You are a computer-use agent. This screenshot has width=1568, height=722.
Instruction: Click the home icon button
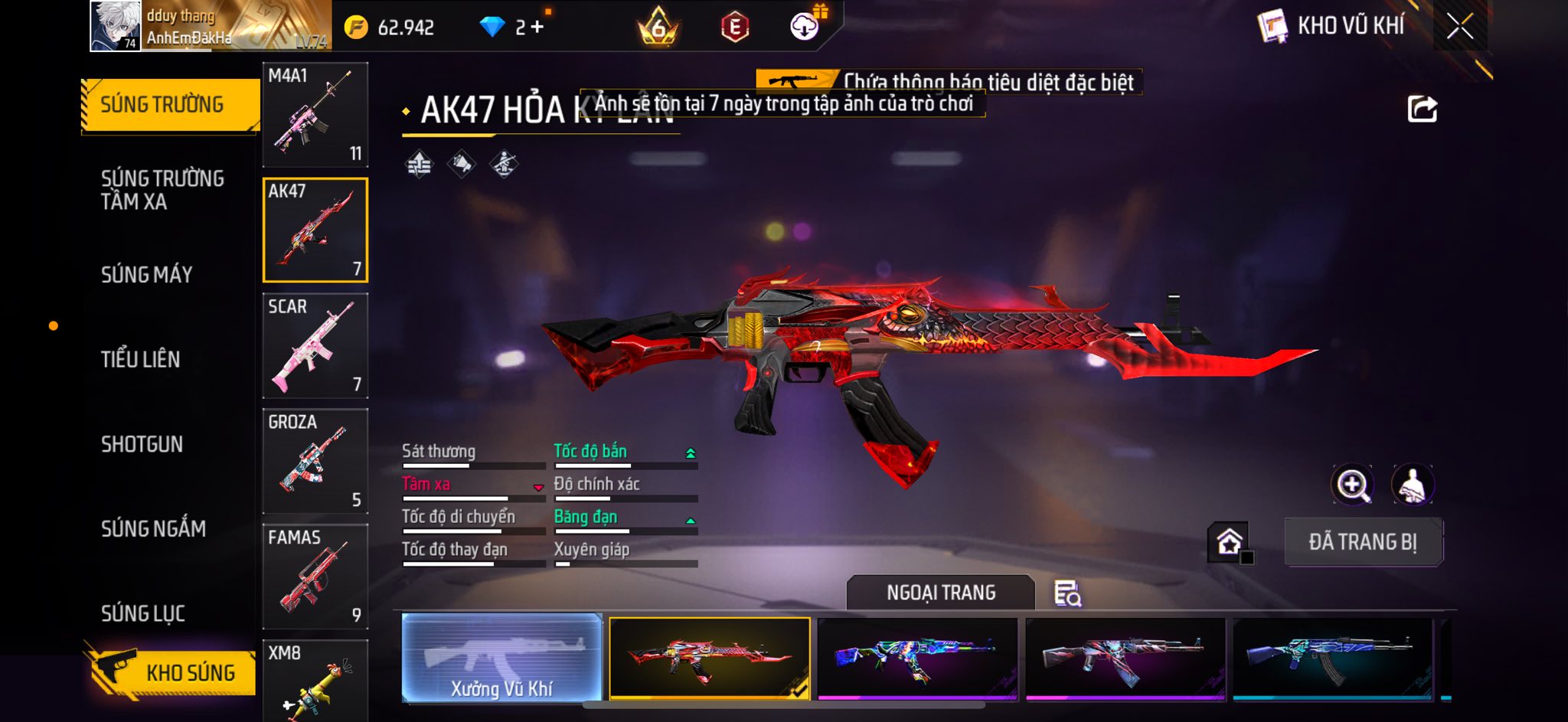coord(1229,542)
